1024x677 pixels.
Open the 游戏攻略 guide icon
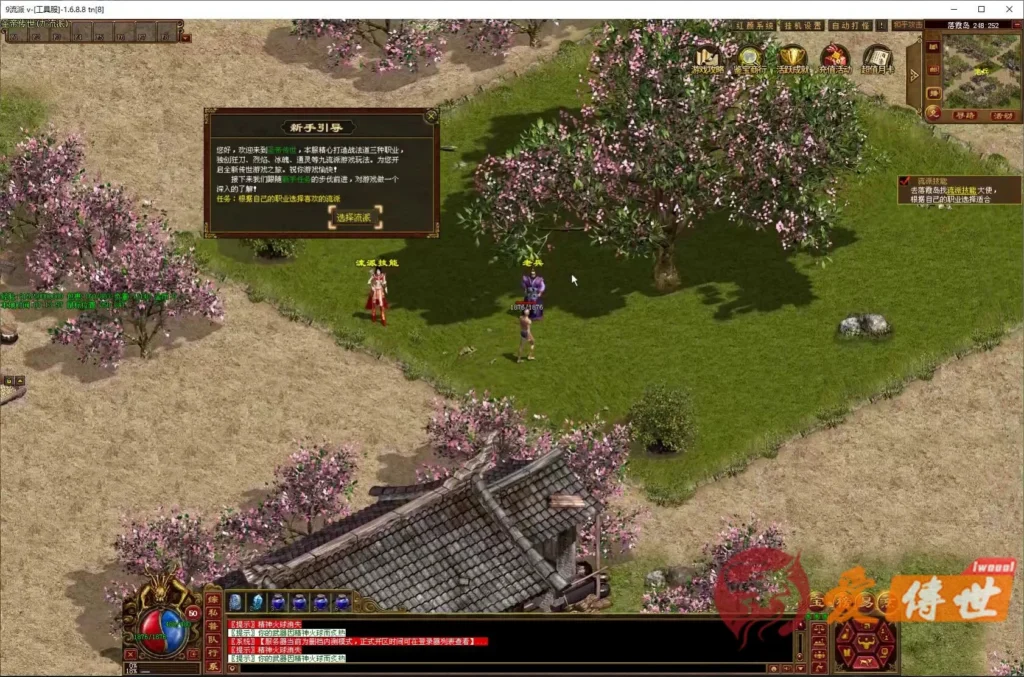tap(708, 59)
